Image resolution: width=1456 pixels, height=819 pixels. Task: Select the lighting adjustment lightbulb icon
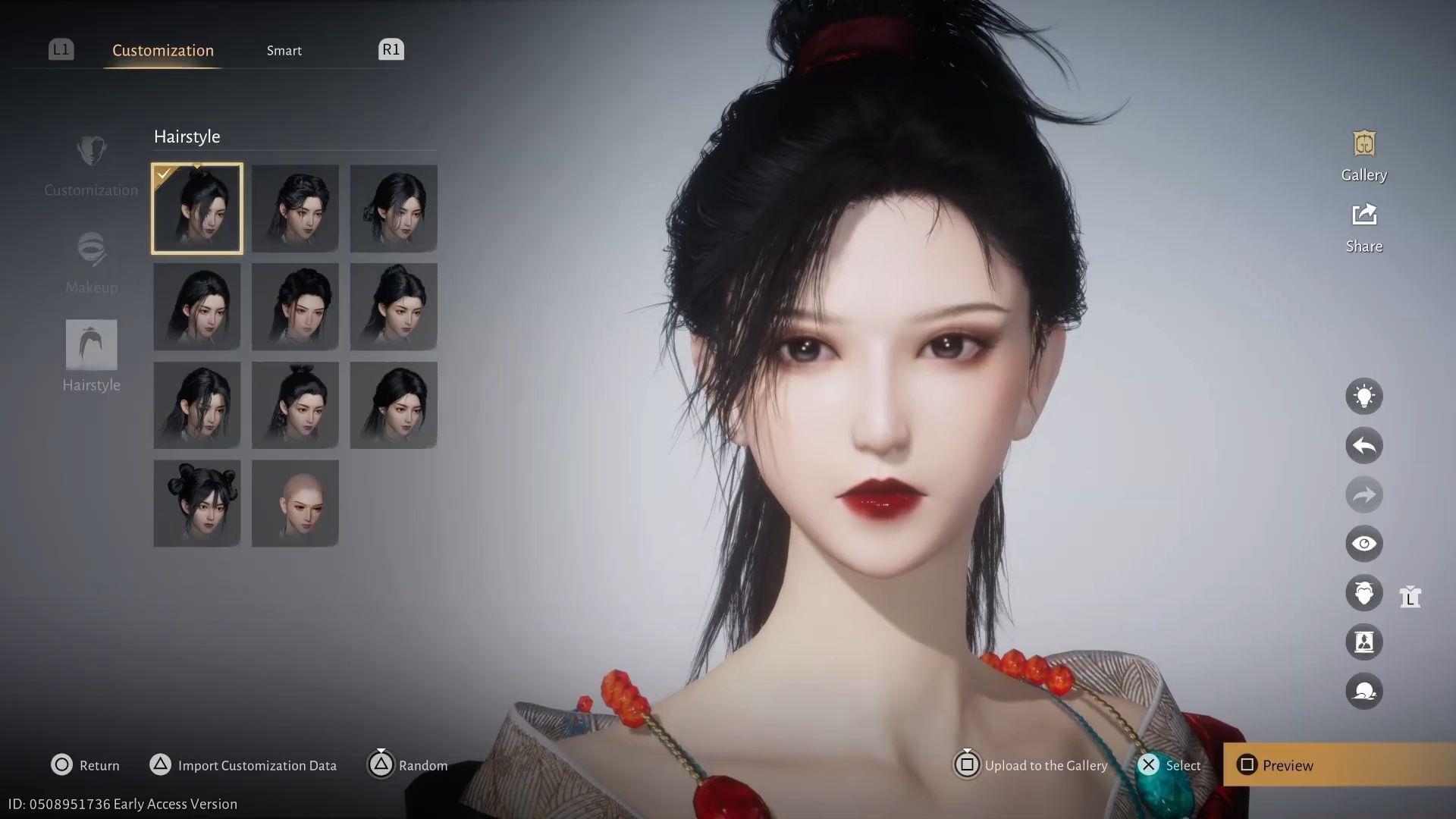pos(1363,396)
